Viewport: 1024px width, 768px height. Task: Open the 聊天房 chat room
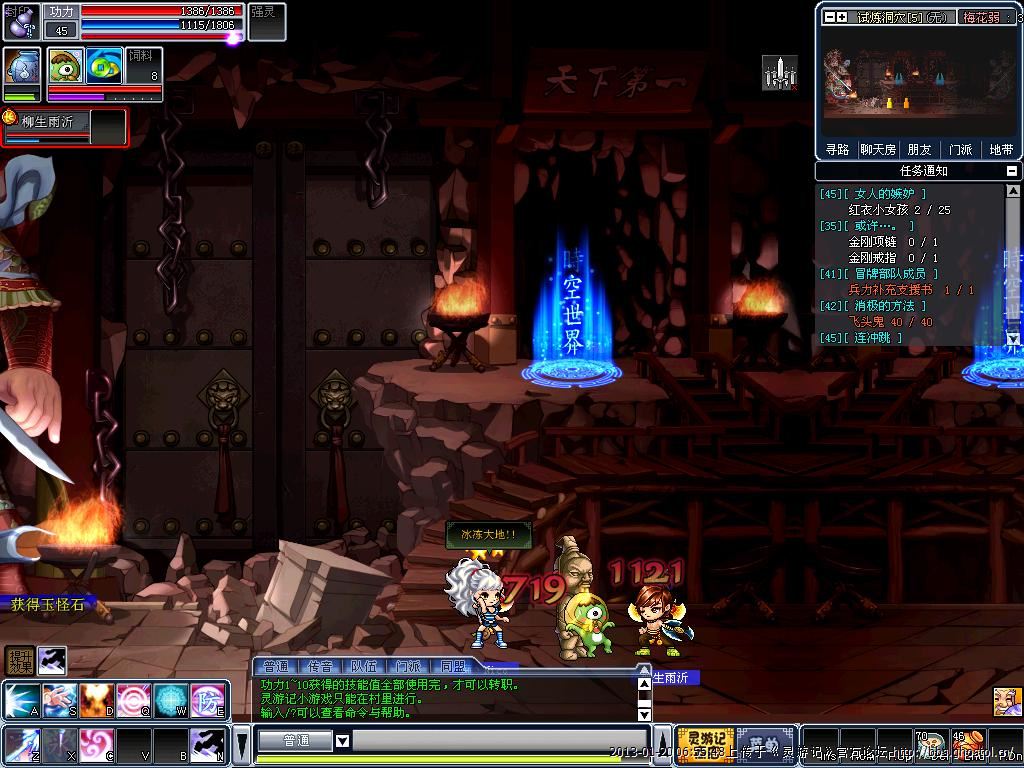[x=877, y=149]
